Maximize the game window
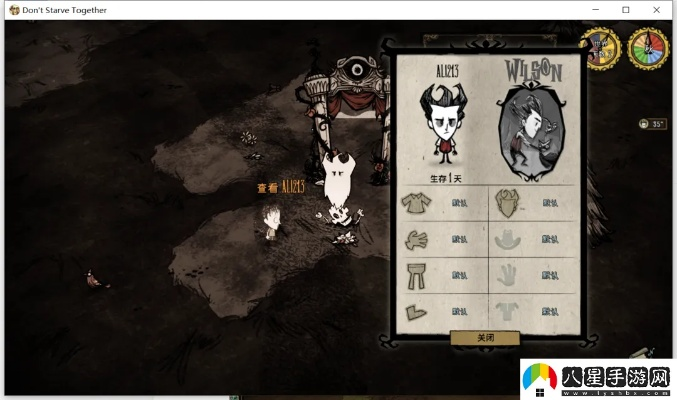 [626, 10]
